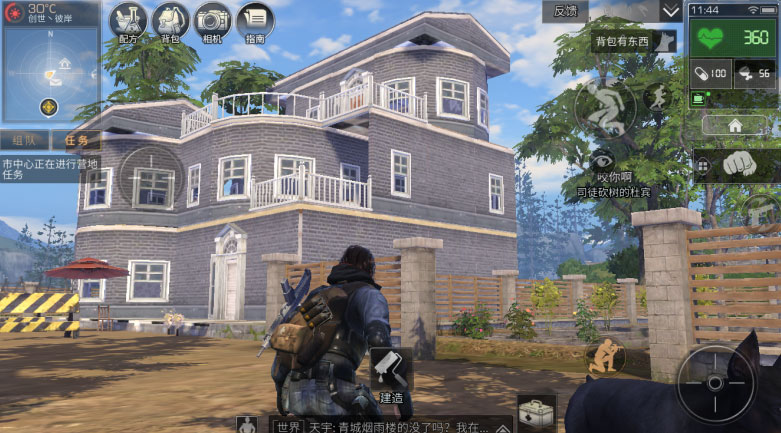Open the radar minimap
Image resolution: width=781 pixels, height=433 pixels.
[50, 62]
